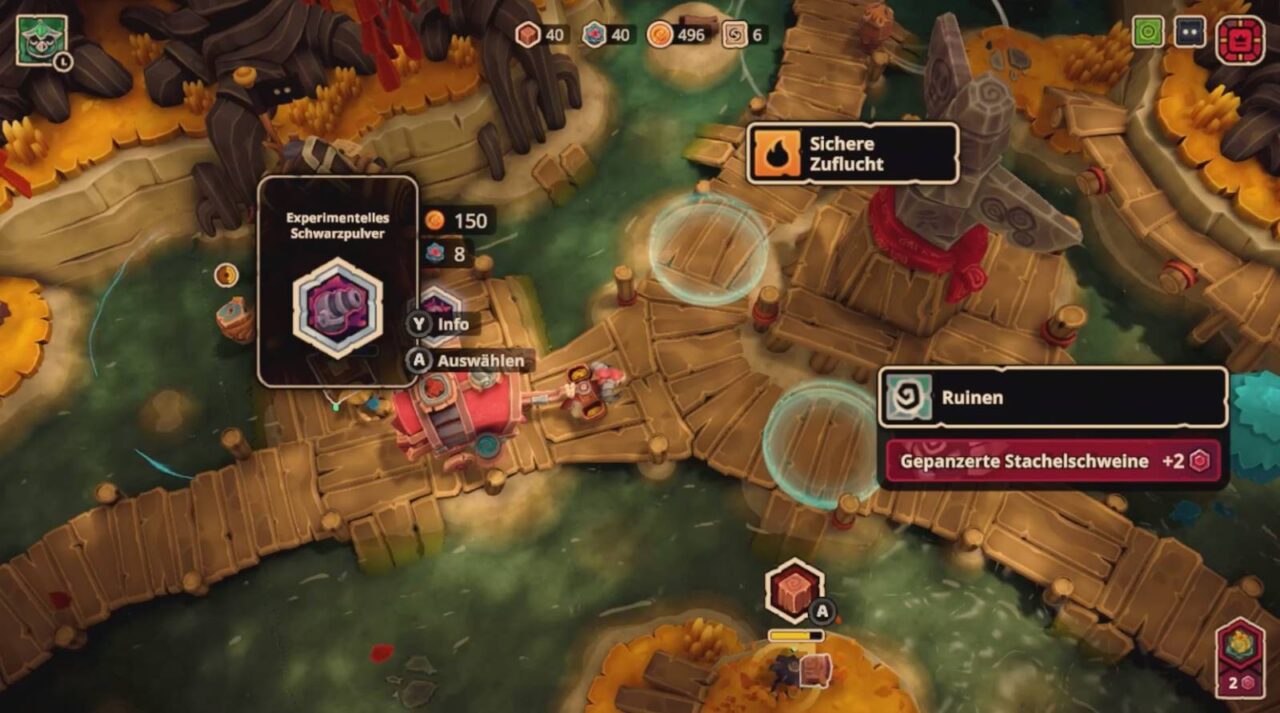Open the red threat badge showing 2
Viewport: 1280px width, 713px height.
[x=1239, y=656]
